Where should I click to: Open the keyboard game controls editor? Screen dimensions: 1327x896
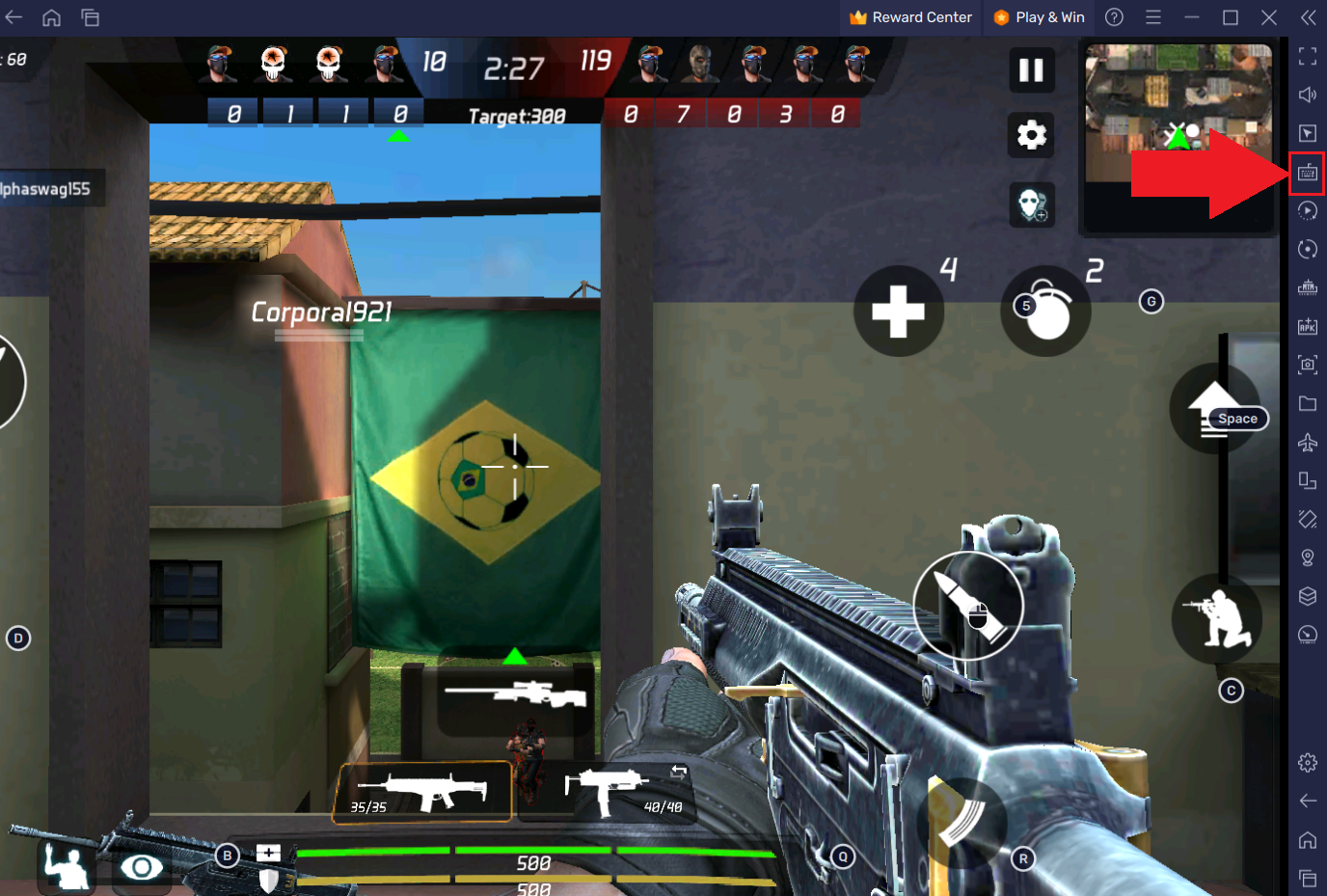[x=1308, y=173]
